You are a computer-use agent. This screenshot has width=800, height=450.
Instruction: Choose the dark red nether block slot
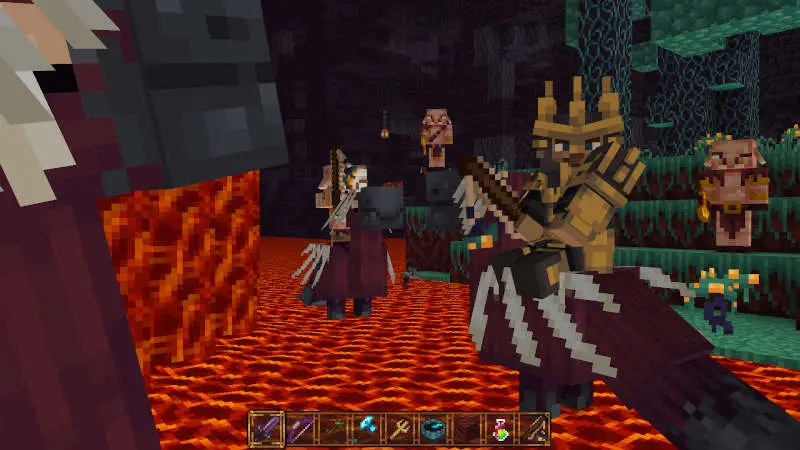(x=468, y=428)
